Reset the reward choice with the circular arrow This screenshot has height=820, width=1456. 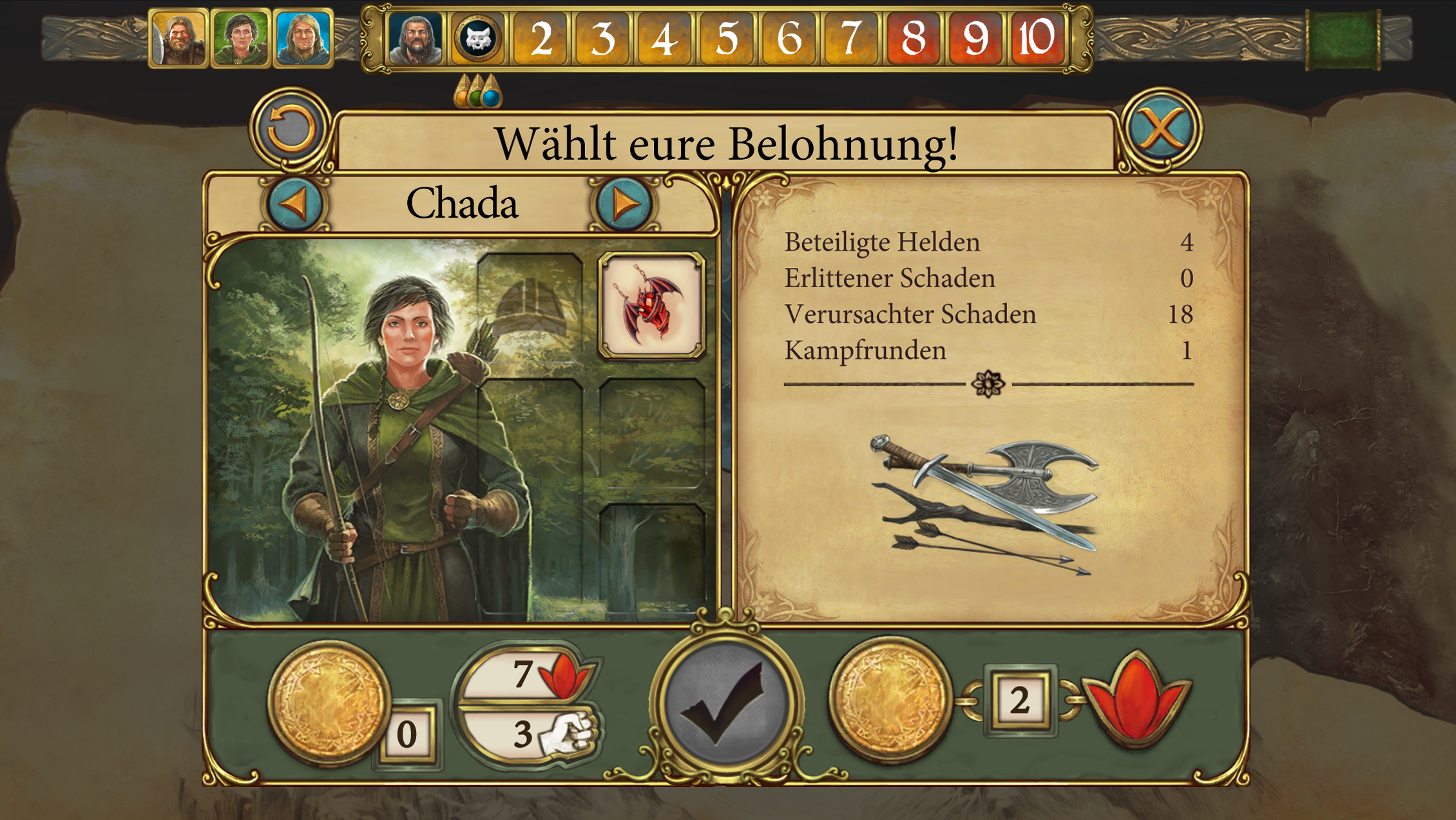291,129
